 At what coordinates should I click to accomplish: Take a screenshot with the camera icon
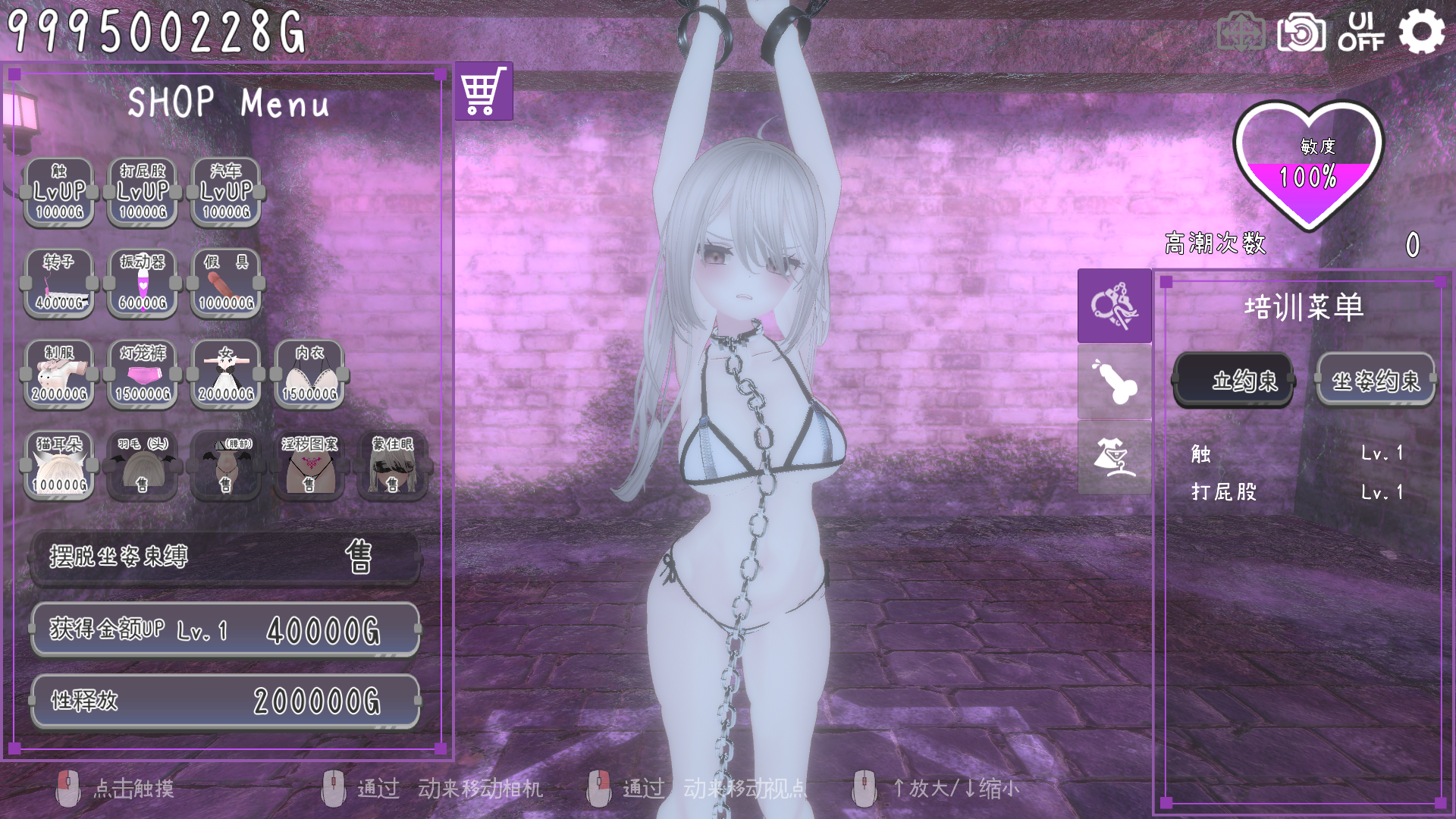point(1301,33)
